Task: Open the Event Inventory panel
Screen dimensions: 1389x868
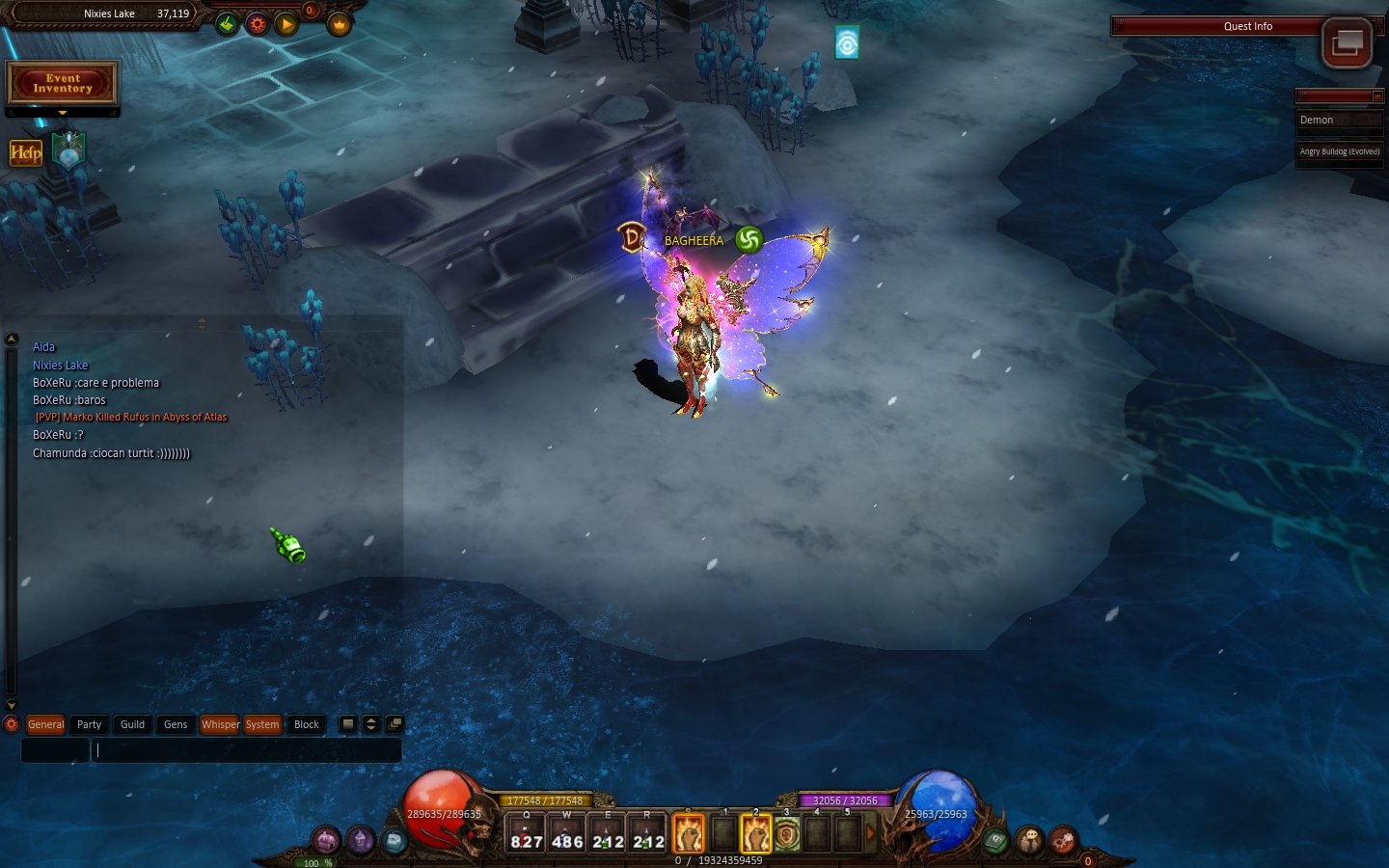Action: click(x=63, y=84)
